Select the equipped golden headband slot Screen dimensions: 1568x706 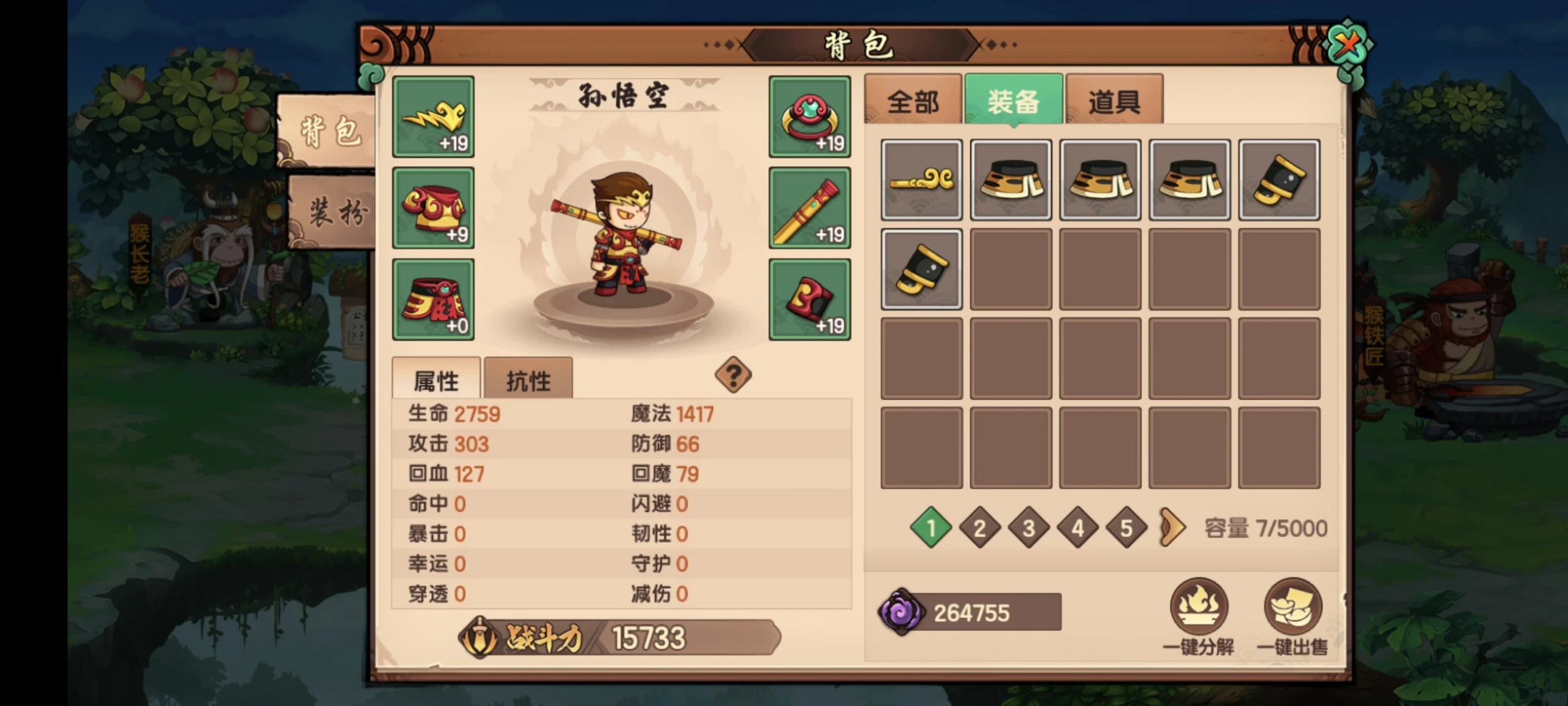(433, 116)
